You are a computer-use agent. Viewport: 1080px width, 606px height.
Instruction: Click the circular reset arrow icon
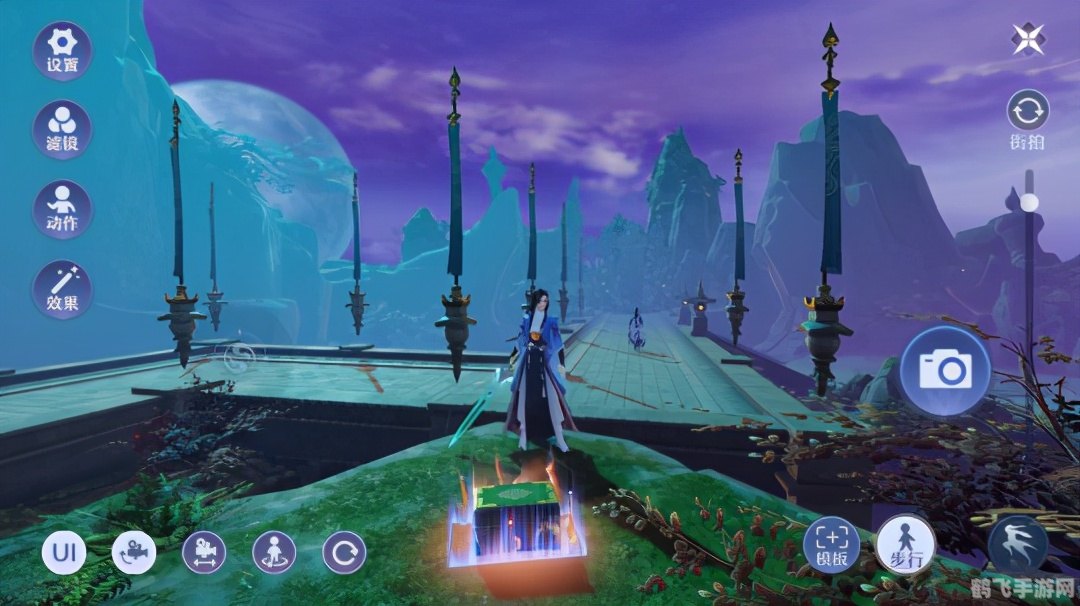[x=344, y=552]
